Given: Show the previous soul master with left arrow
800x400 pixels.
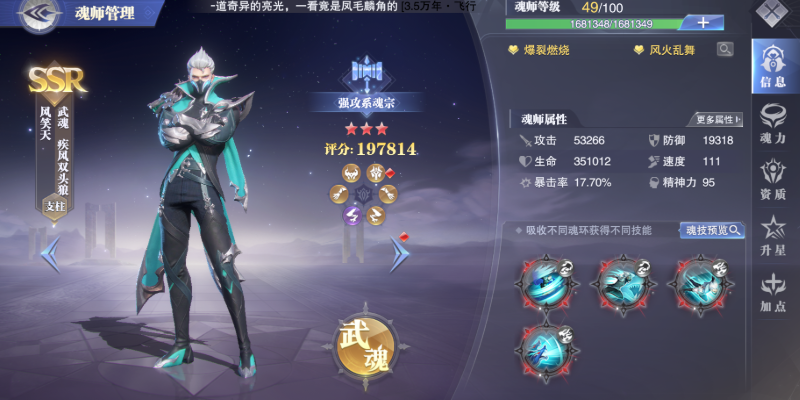Looking at the screenshot, I should point(51,257).
